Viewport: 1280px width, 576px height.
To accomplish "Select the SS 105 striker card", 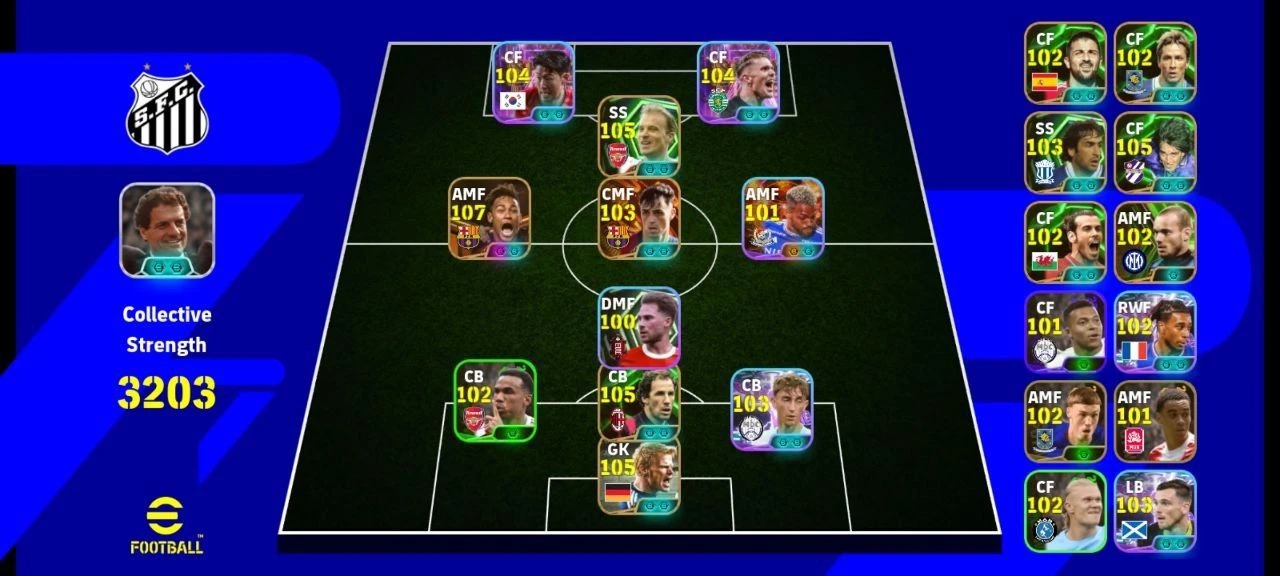I will (639, 136).
